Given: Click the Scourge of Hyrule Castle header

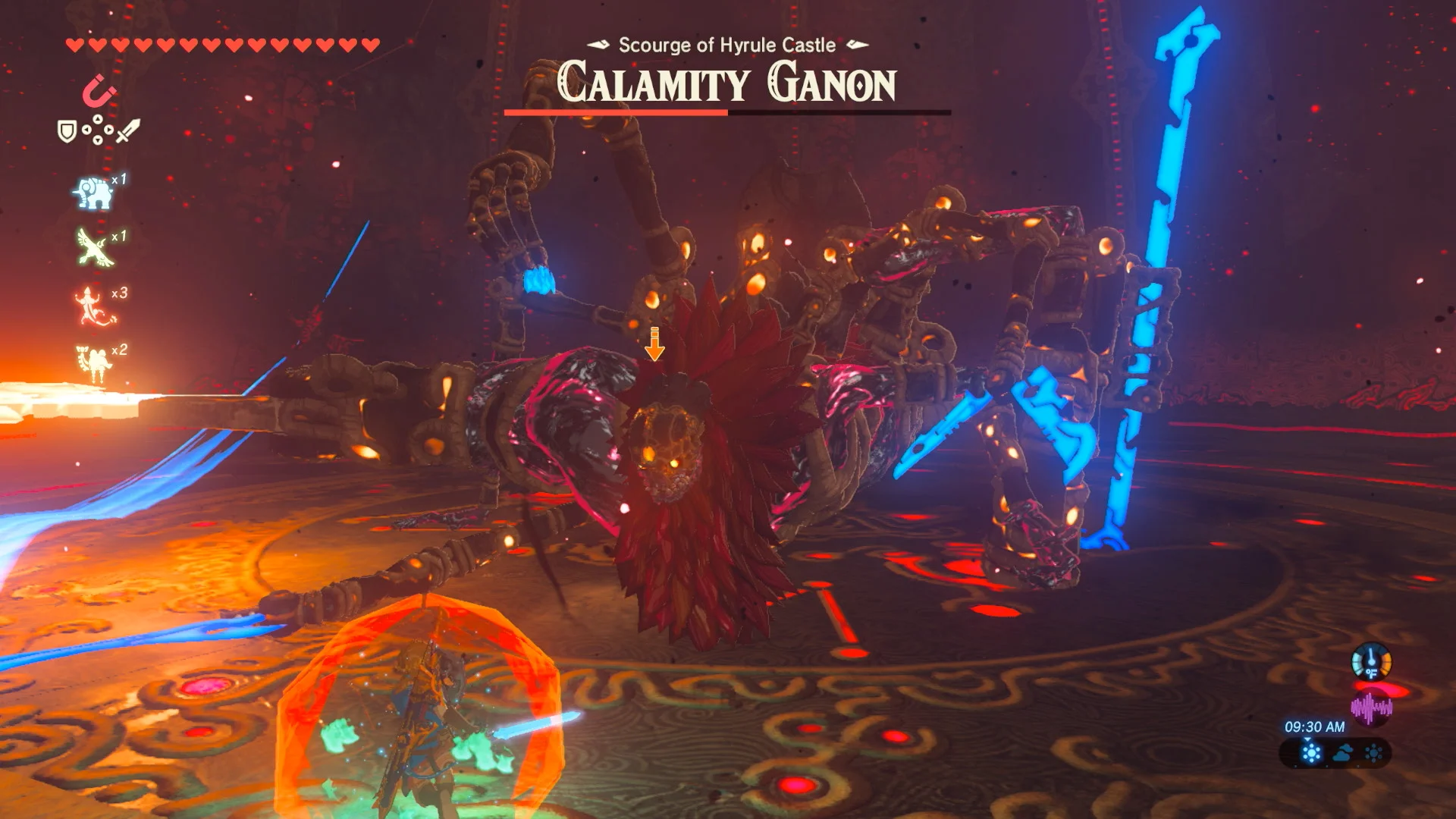Looking at the screenshot, I should point(725,45).
